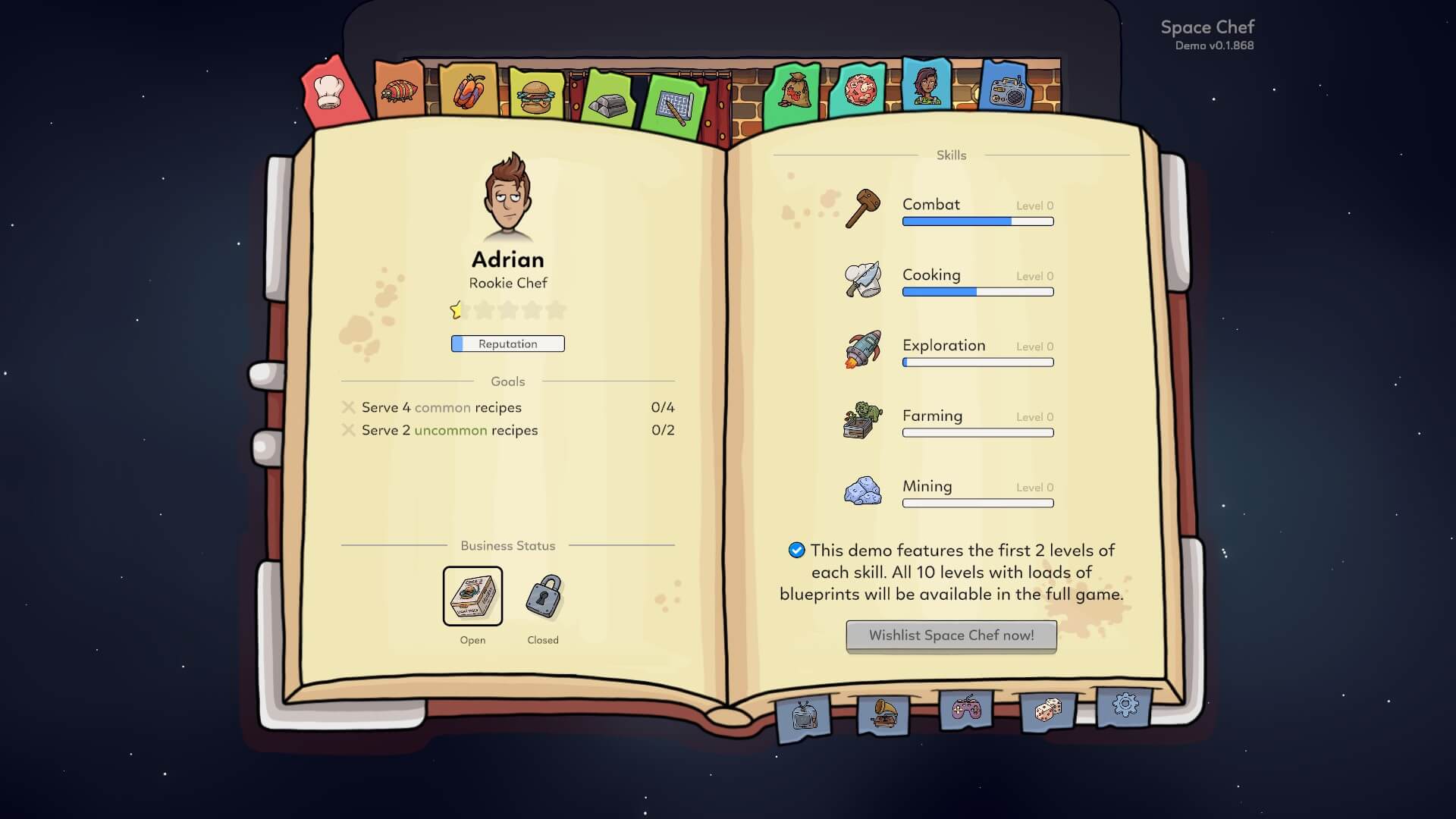Choose the dice bookmark tab
Screen dimensions: 1456x819
1047,711
